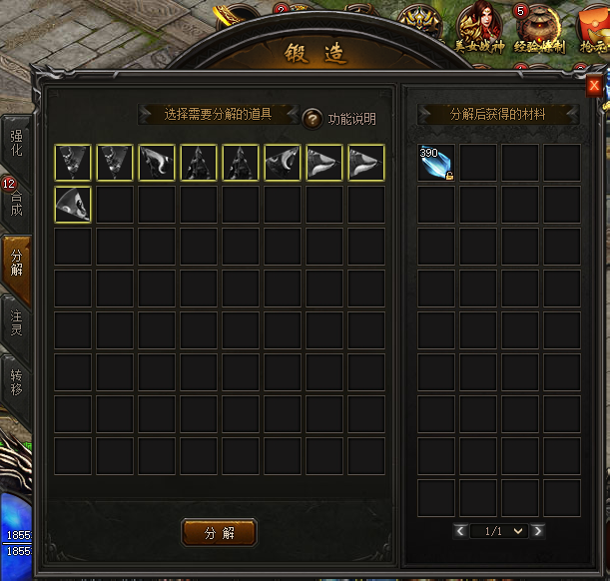The height and width of the screenshot is (581, 611).
Task: Open the red envelope 抢元宝 icon
Action: pyautogui.click(x=595, y=28)
